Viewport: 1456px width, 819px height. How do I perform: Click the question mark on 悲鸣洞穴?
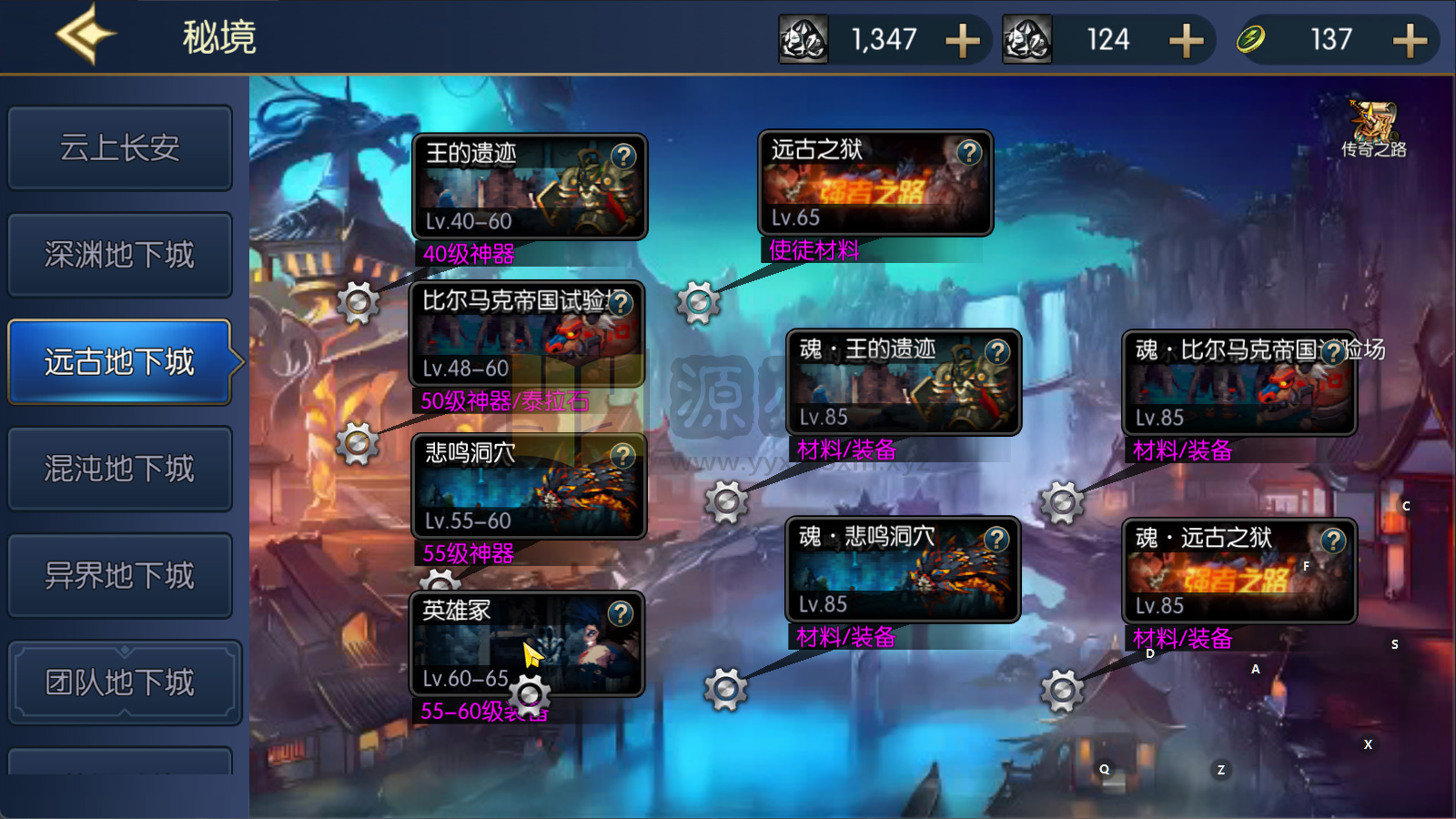point(622,454)
